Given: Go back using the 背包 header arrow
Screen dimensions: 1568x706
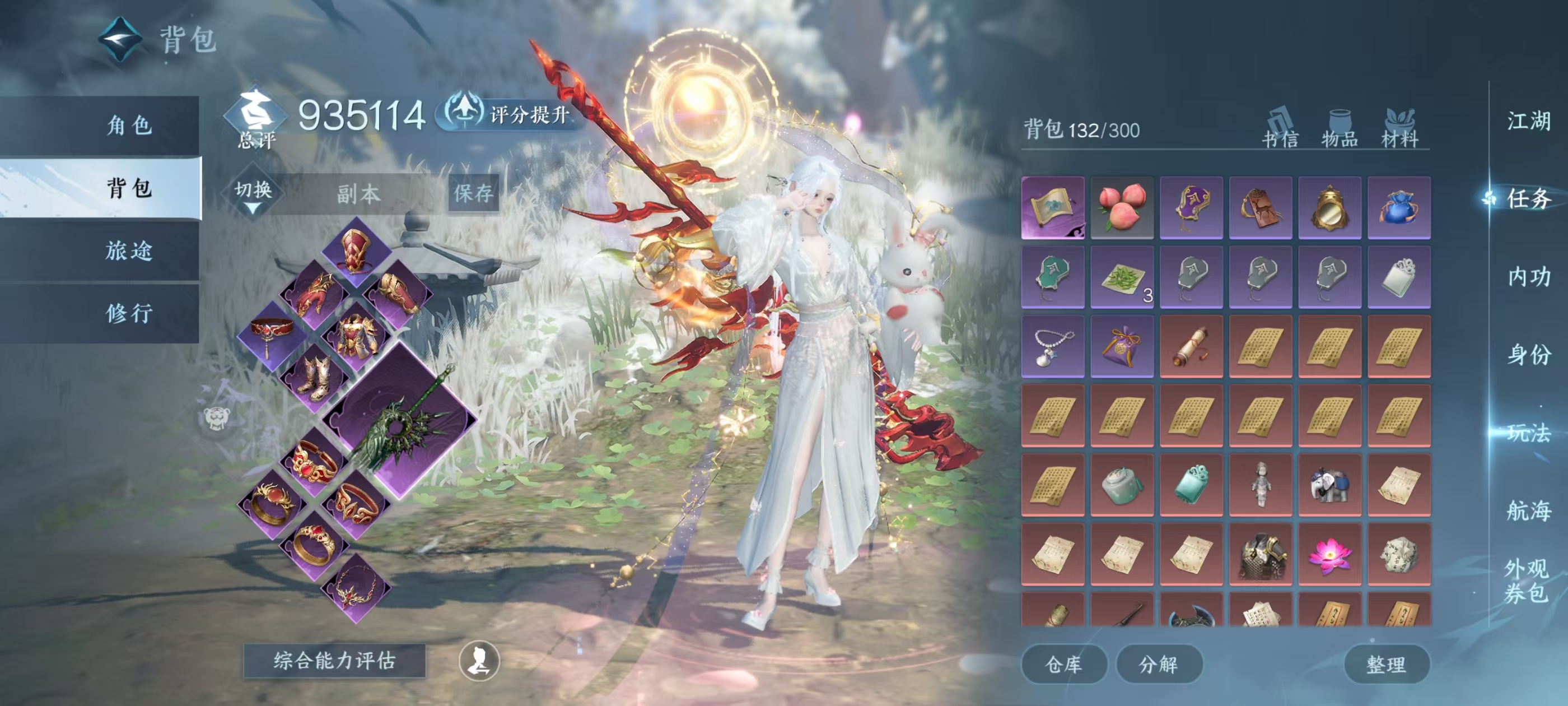Looking at the screenshot, I should tap(120, 39).
